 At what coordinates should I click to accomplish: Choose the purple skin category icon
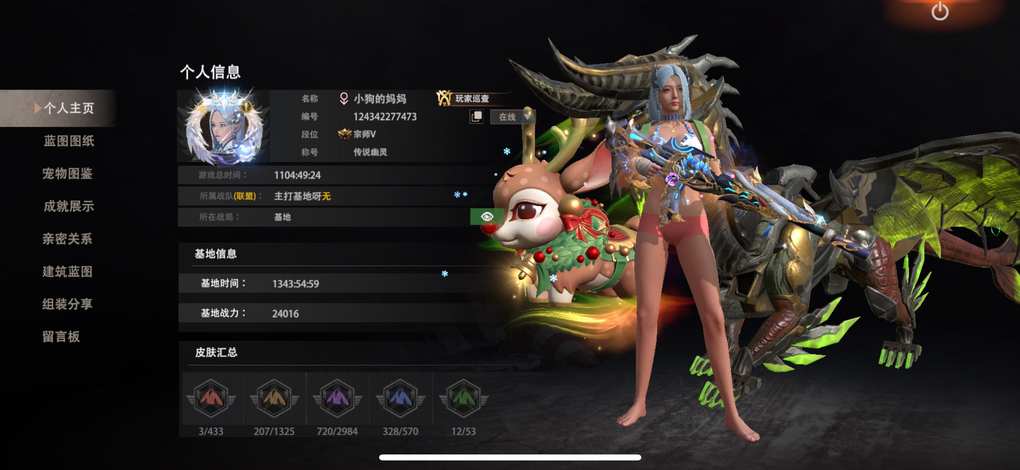[337, 398]
